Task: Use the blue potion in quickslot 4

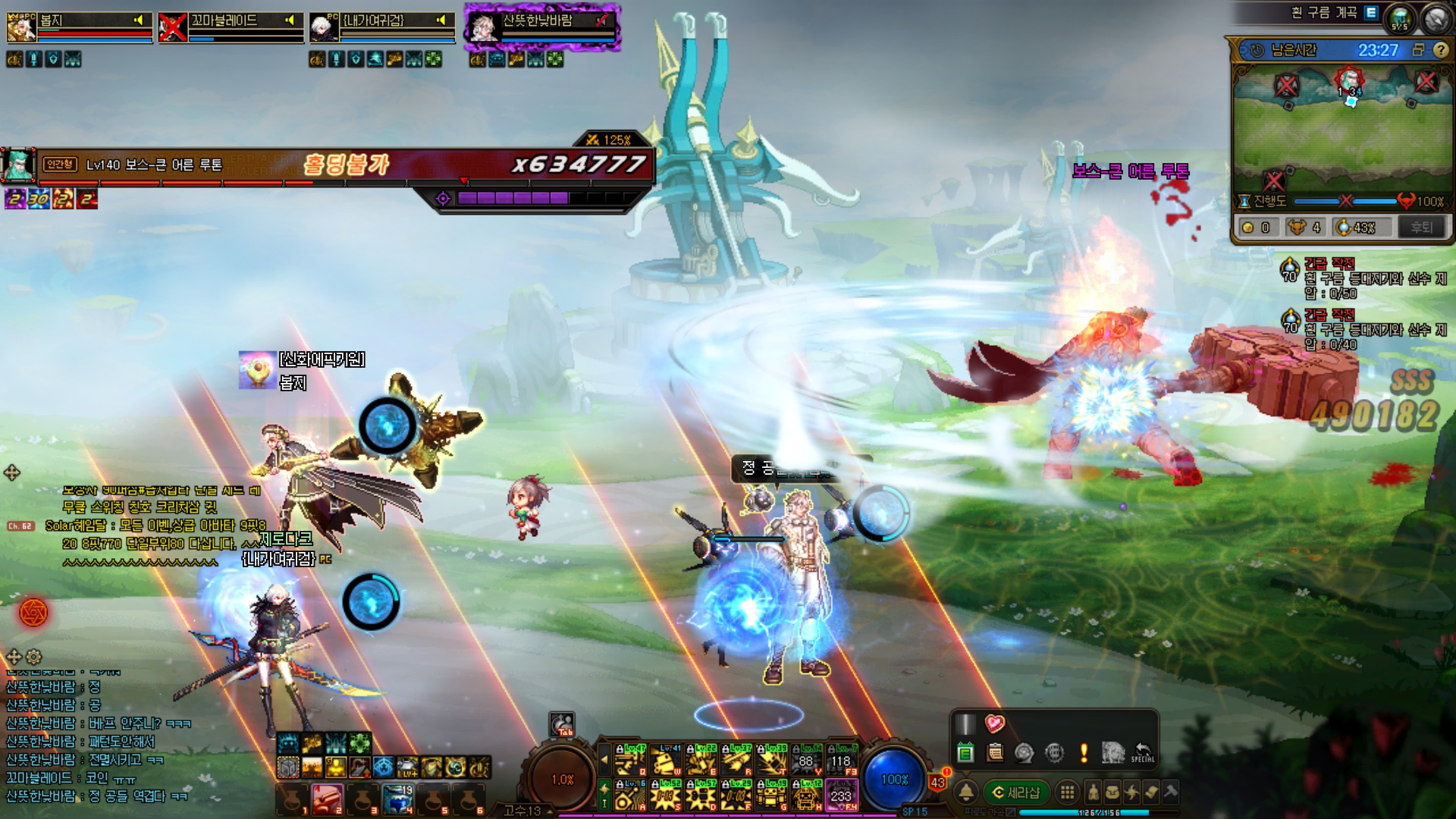Action: coord(397,799)
